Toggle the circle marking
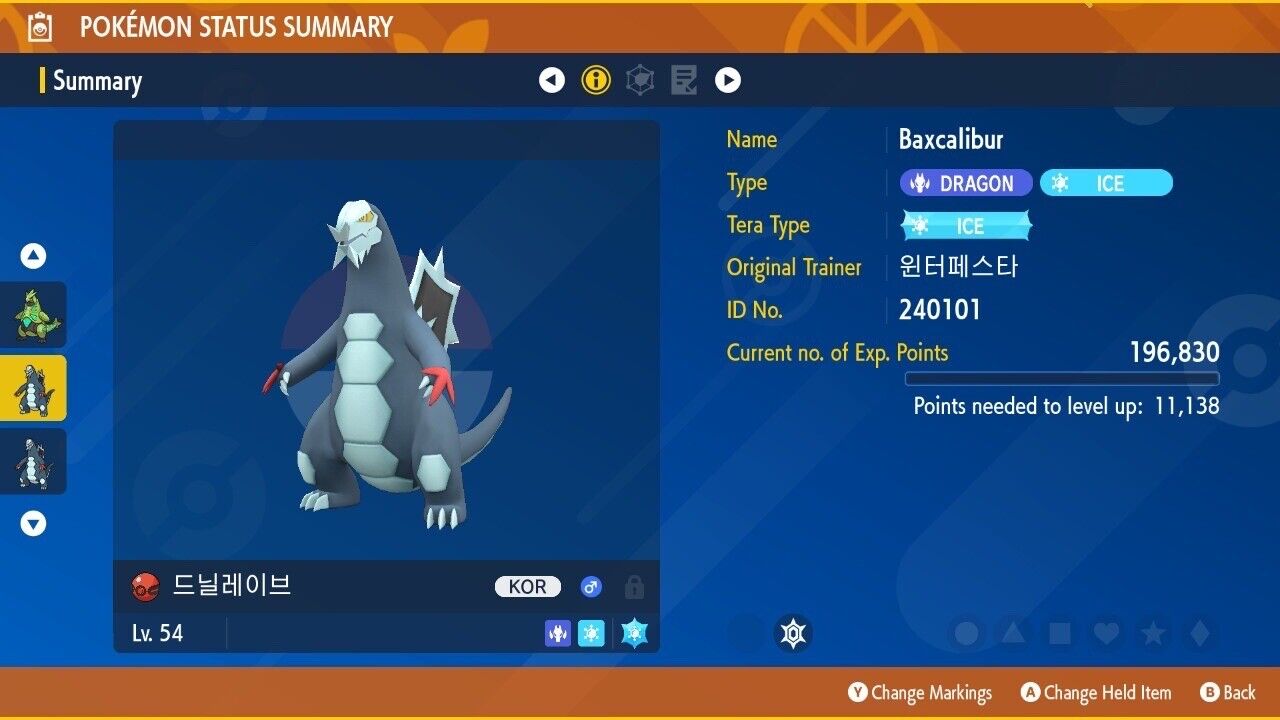1280x720 pixels. [967, 633]
